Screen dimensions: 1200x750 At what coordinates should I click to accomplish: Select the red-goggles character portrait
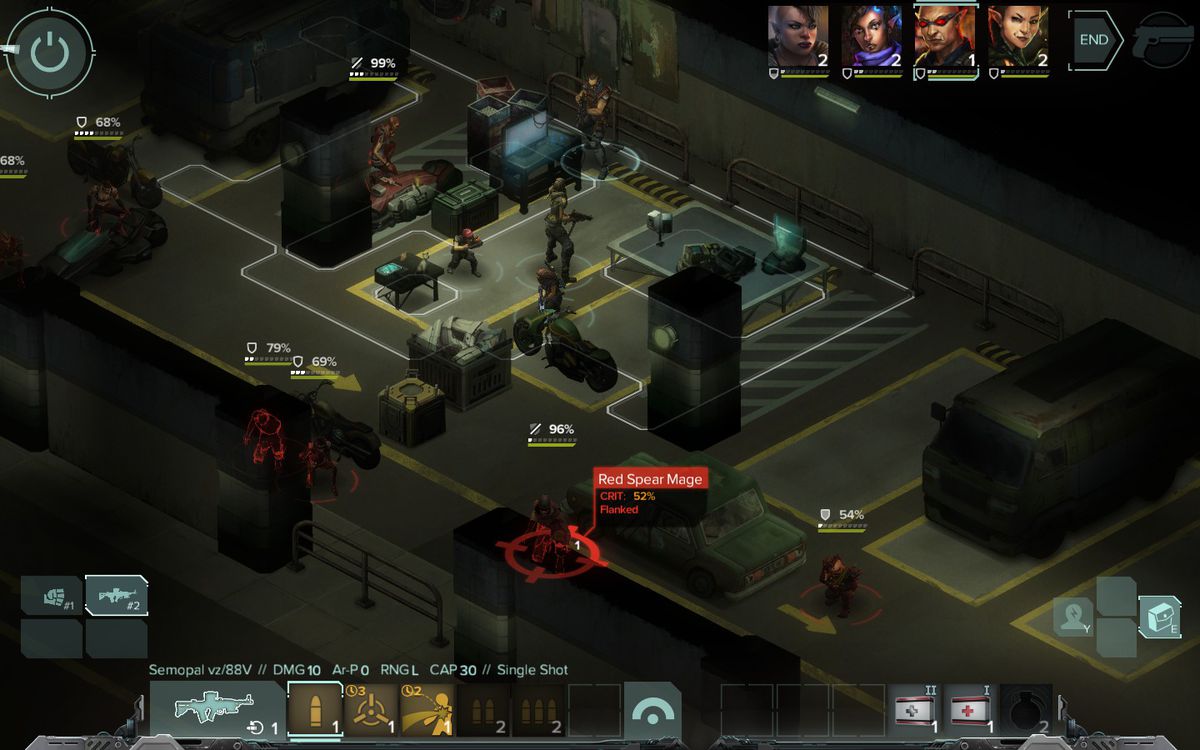click(x=945, y=37)
